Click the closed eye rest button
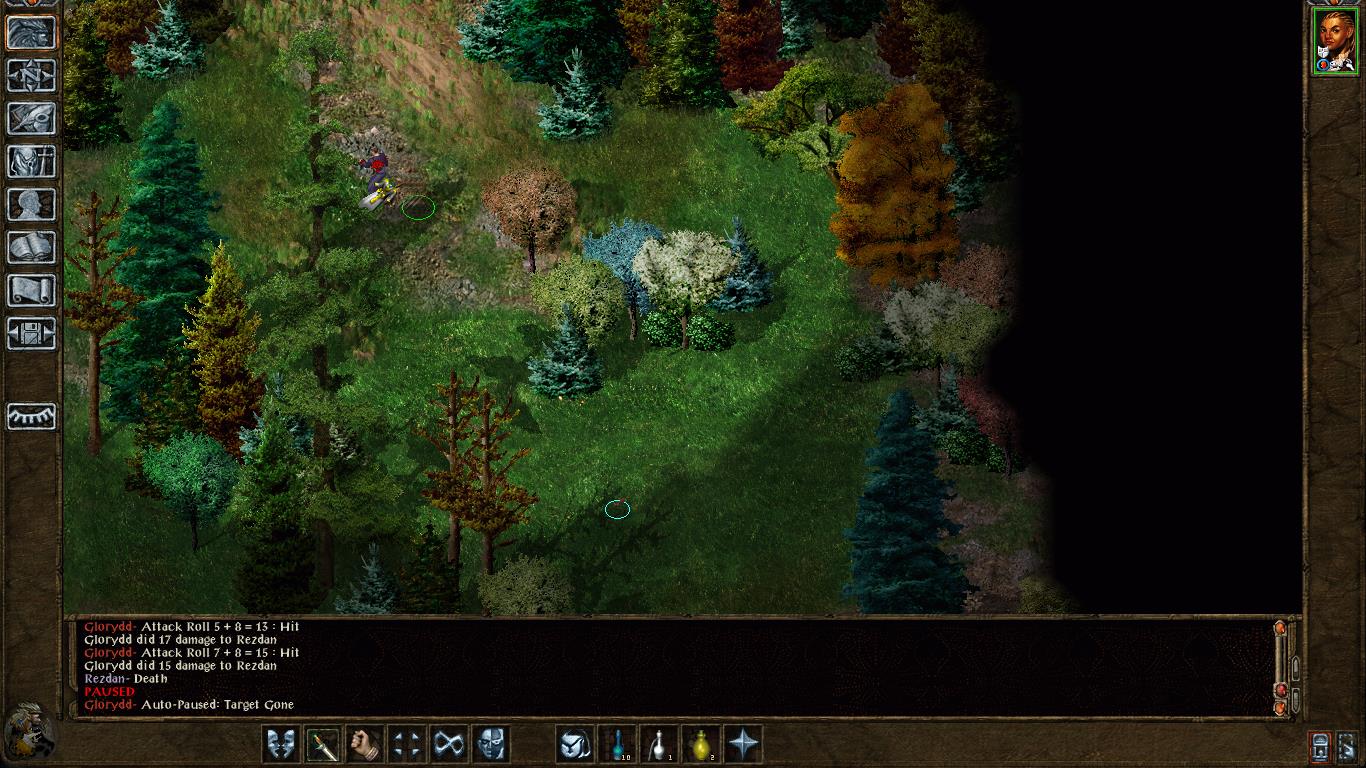 tap(31, 415)
